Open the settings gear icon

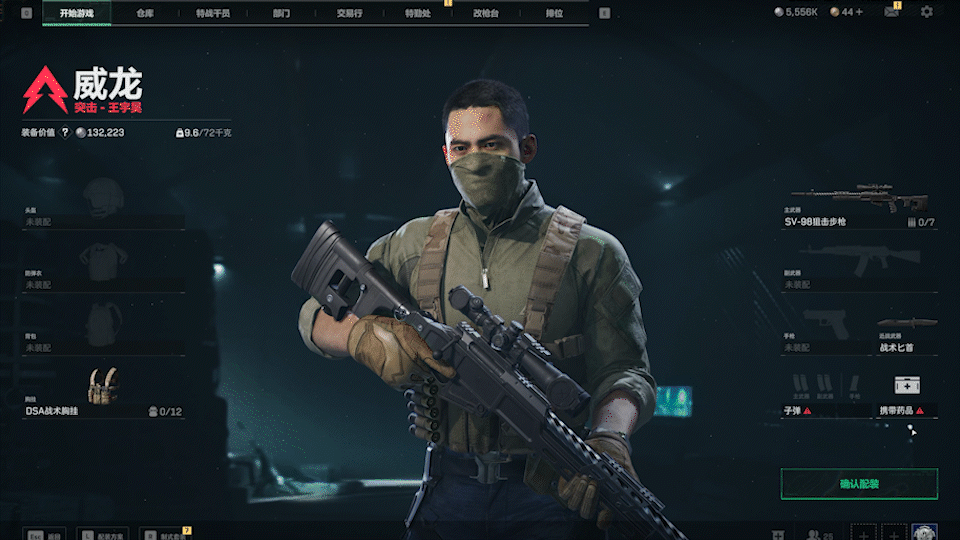[x=926, y=12]
